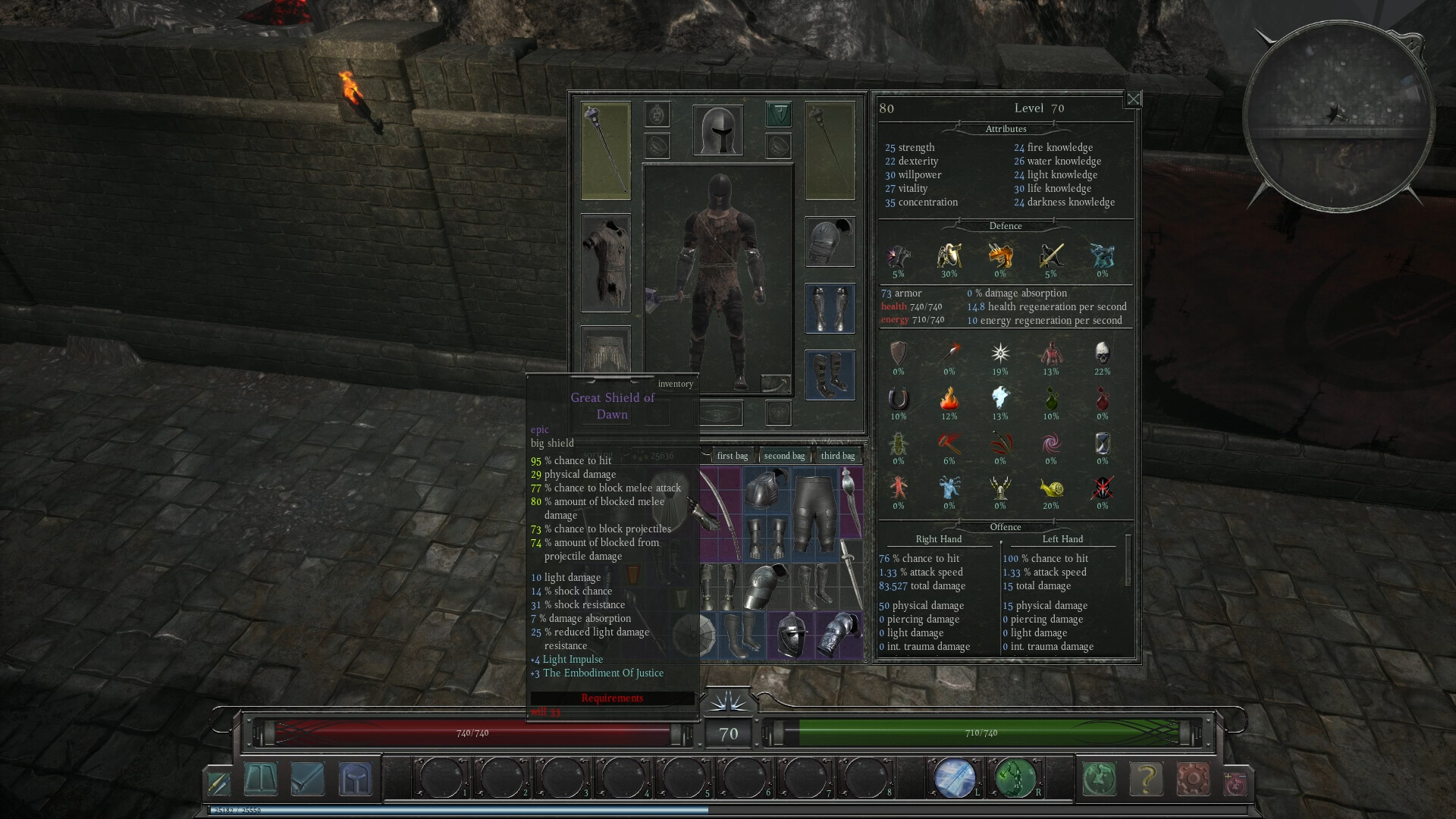Click the crossed-weapons skills icon
Image resolution: width=1456 pixels, height=819 pixels.
pyautogui.click(x=307, y=780)
